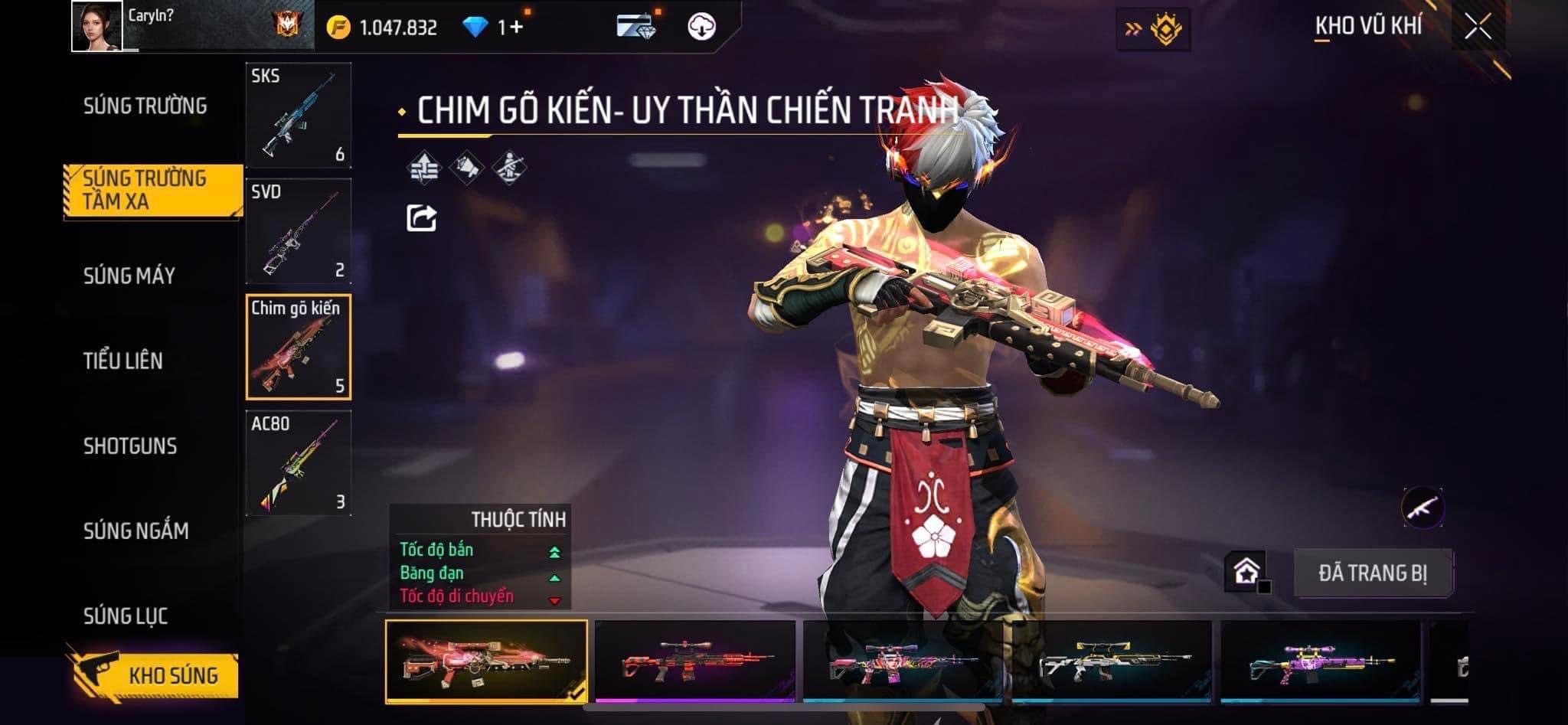Share the current weapon skin
Image resolution: width=1568 pixels, height=725 pixels.
point(421,218)
